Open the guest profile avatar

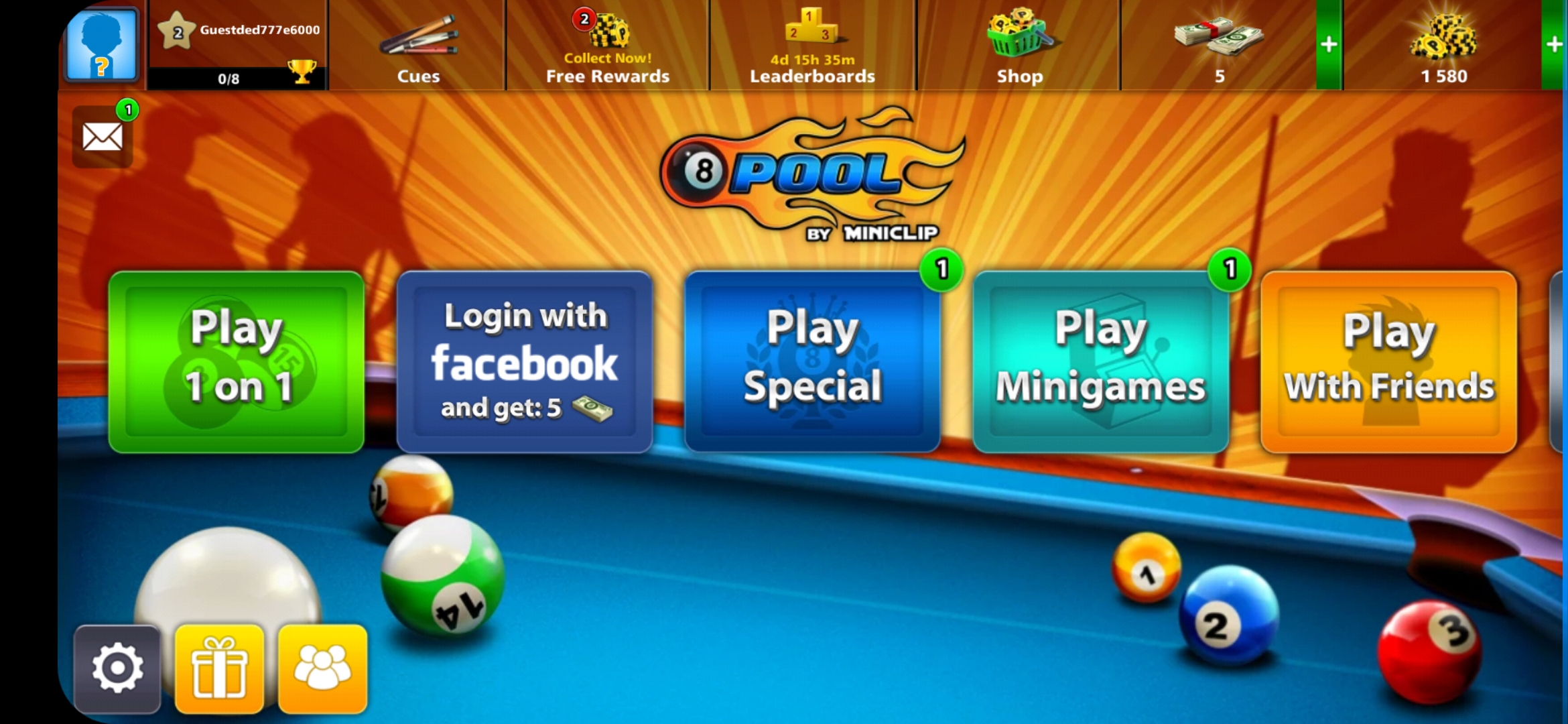click(101, 46)
